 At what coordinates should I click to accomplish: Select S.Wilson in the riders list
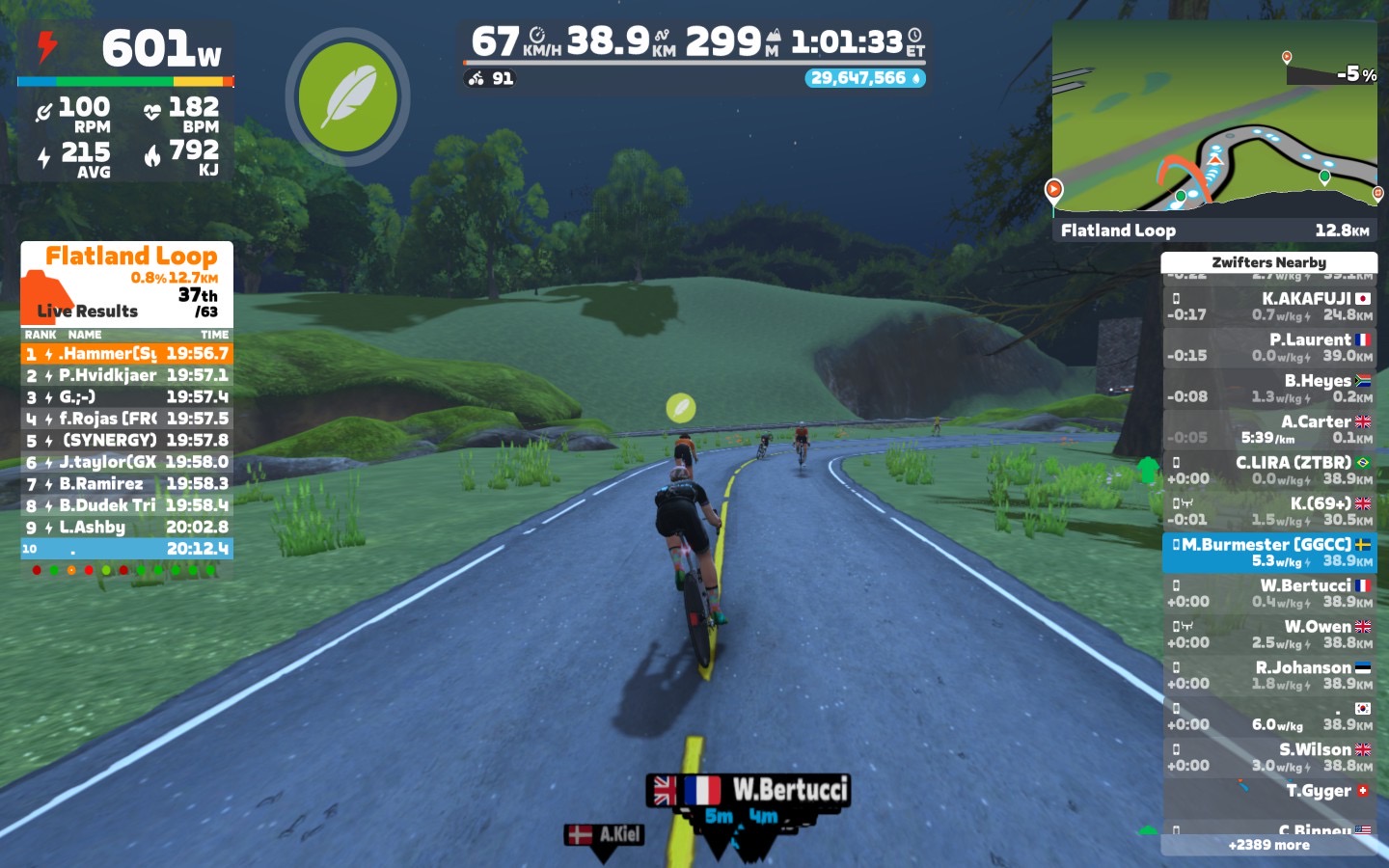click(x=1268, y=757)
